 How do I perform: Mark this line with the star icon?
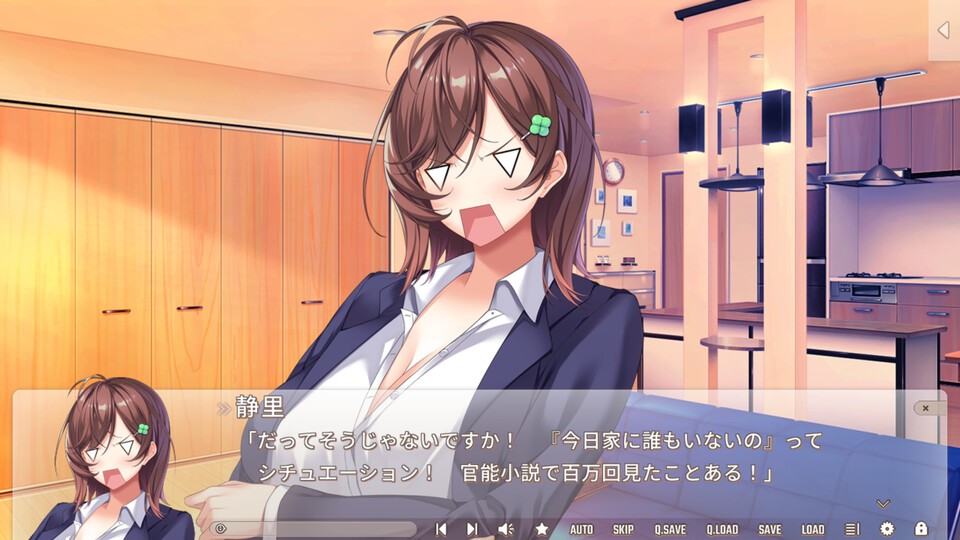coord(541,529)
